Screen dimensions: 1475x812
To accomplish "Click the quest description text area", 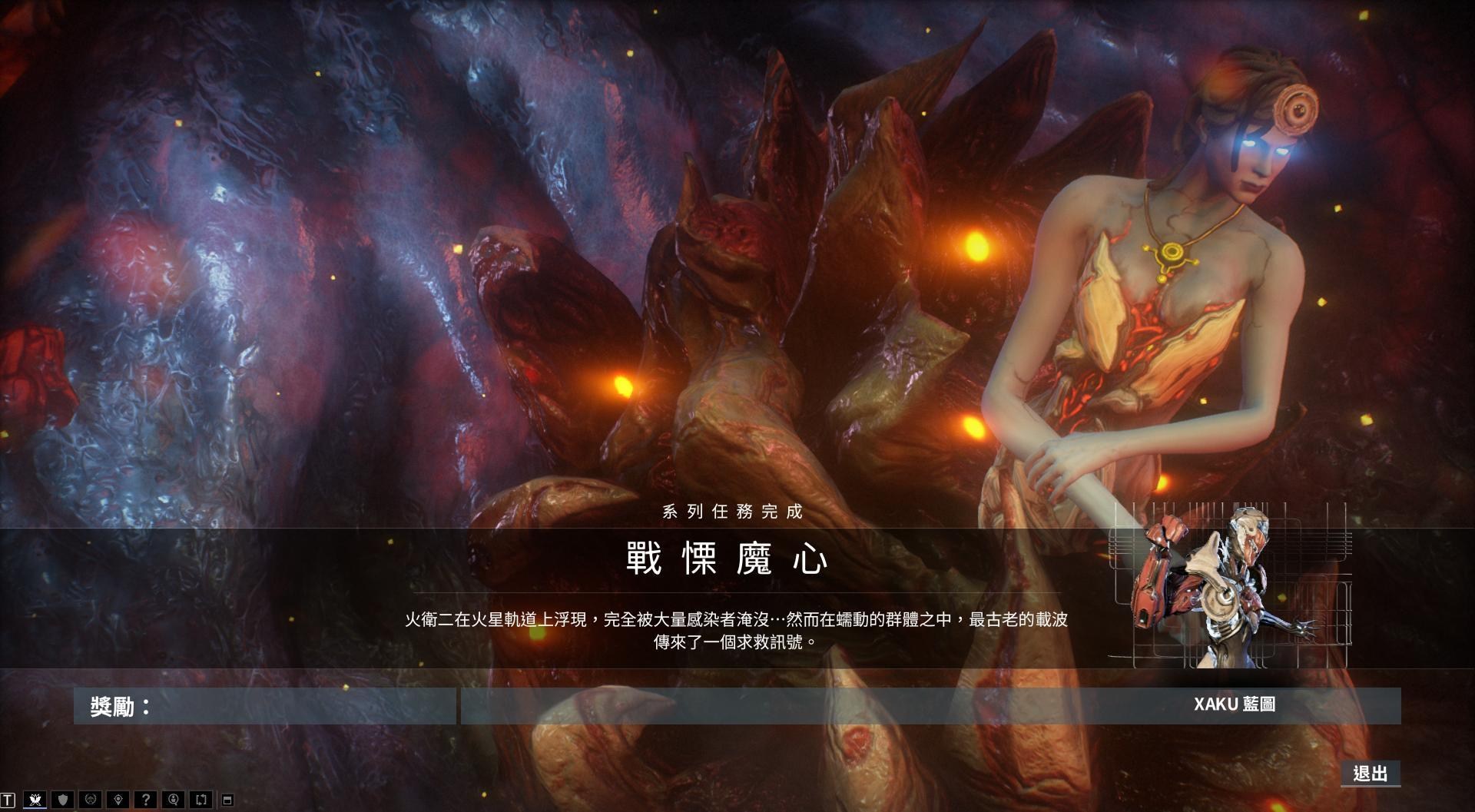I will coord(739,631).
